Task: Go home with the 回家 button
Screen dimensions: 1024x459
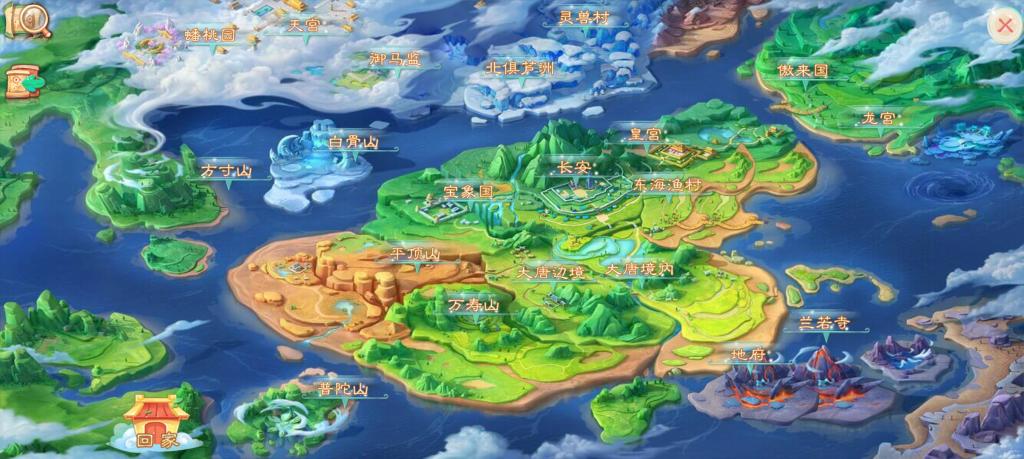Action: [156, 421]
